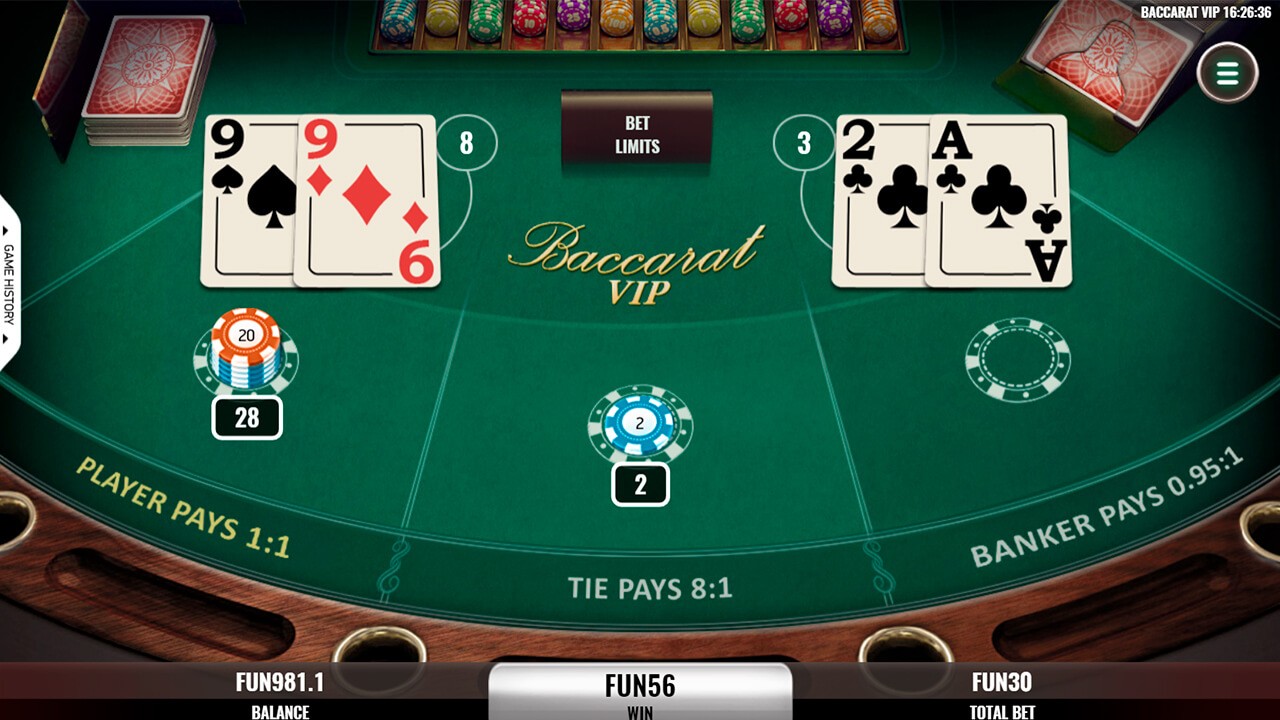The width and height of the screenshot is (1280, 720).
Task: Click the FUN56 WIN display
Action: pyautogui.click(x=639, y=686)
